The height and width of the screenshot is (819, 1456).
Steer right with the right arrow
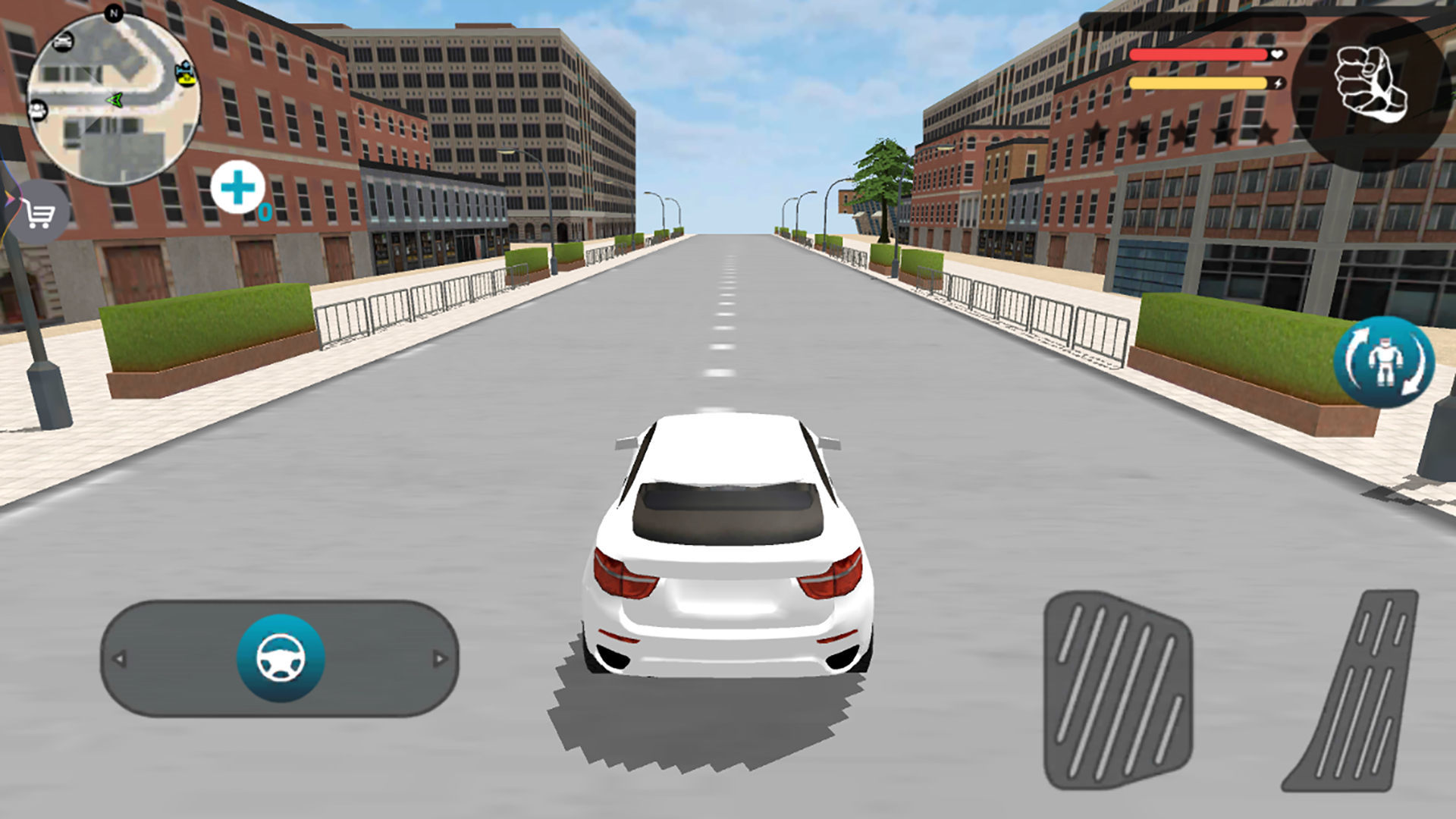tap(440, 659)
